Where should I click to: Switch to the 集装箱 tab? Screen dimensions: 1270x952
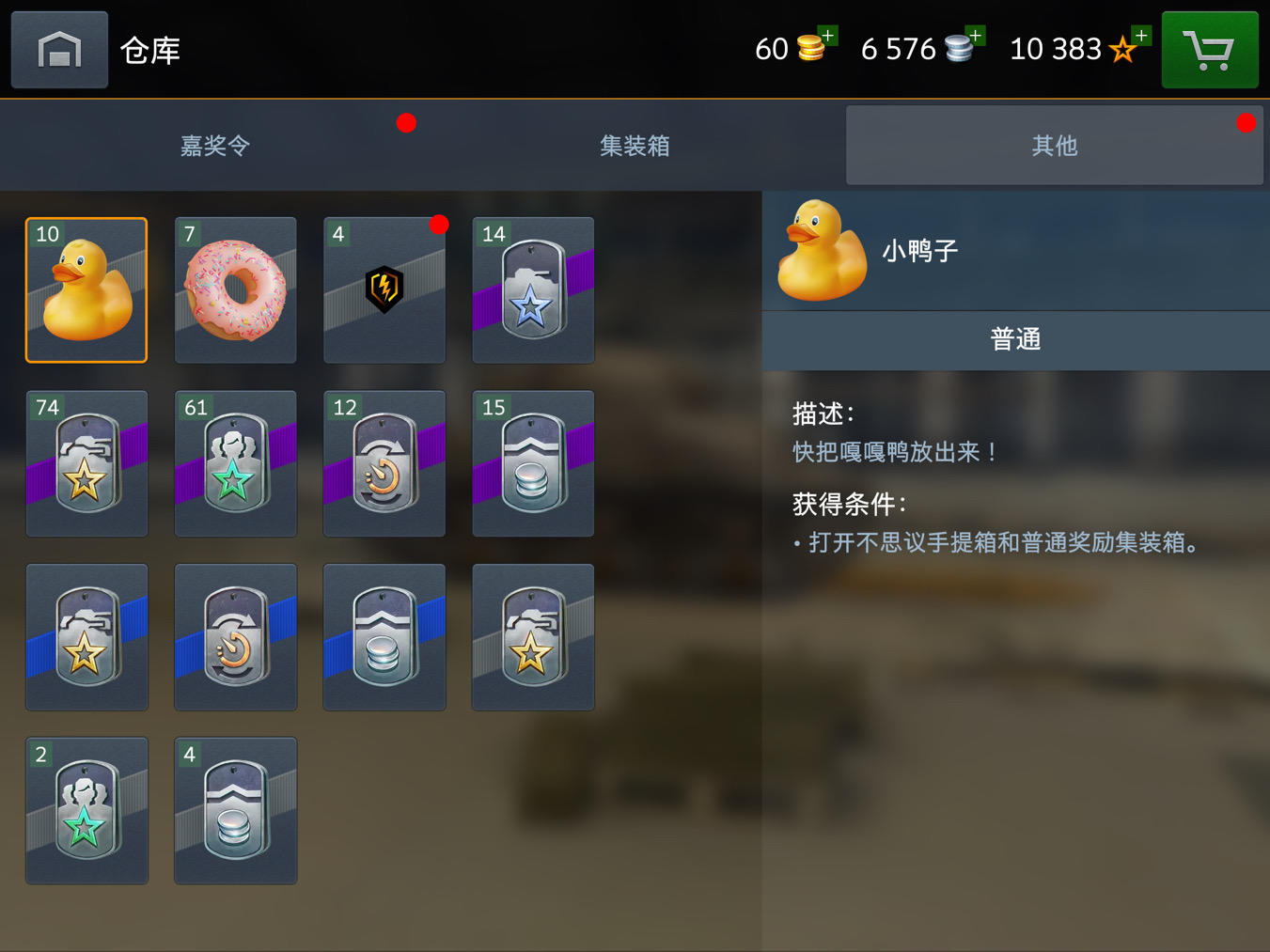(x=634, y=146)
